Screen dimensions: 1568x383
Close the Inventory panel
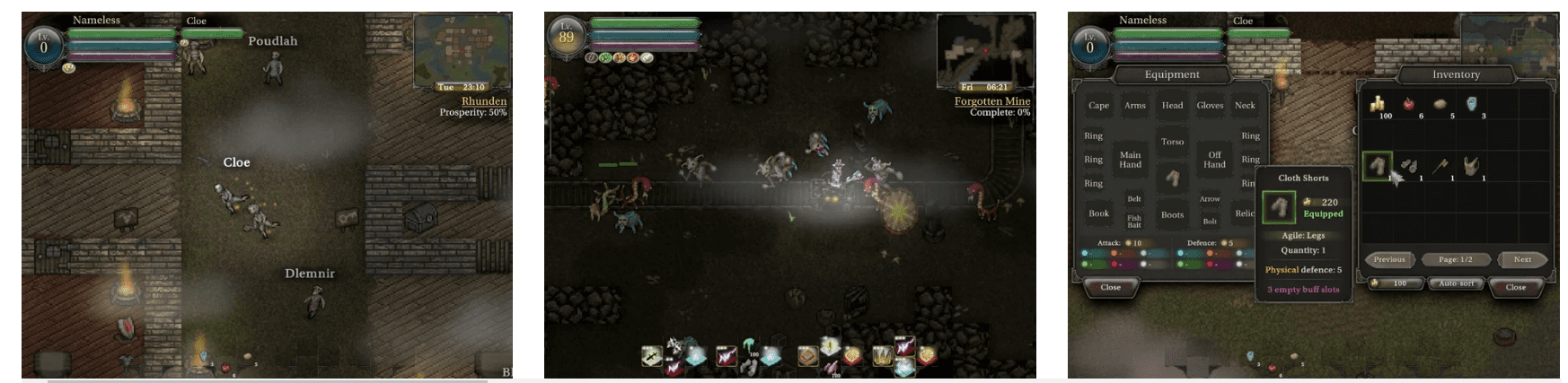[x=1515, y=287]
